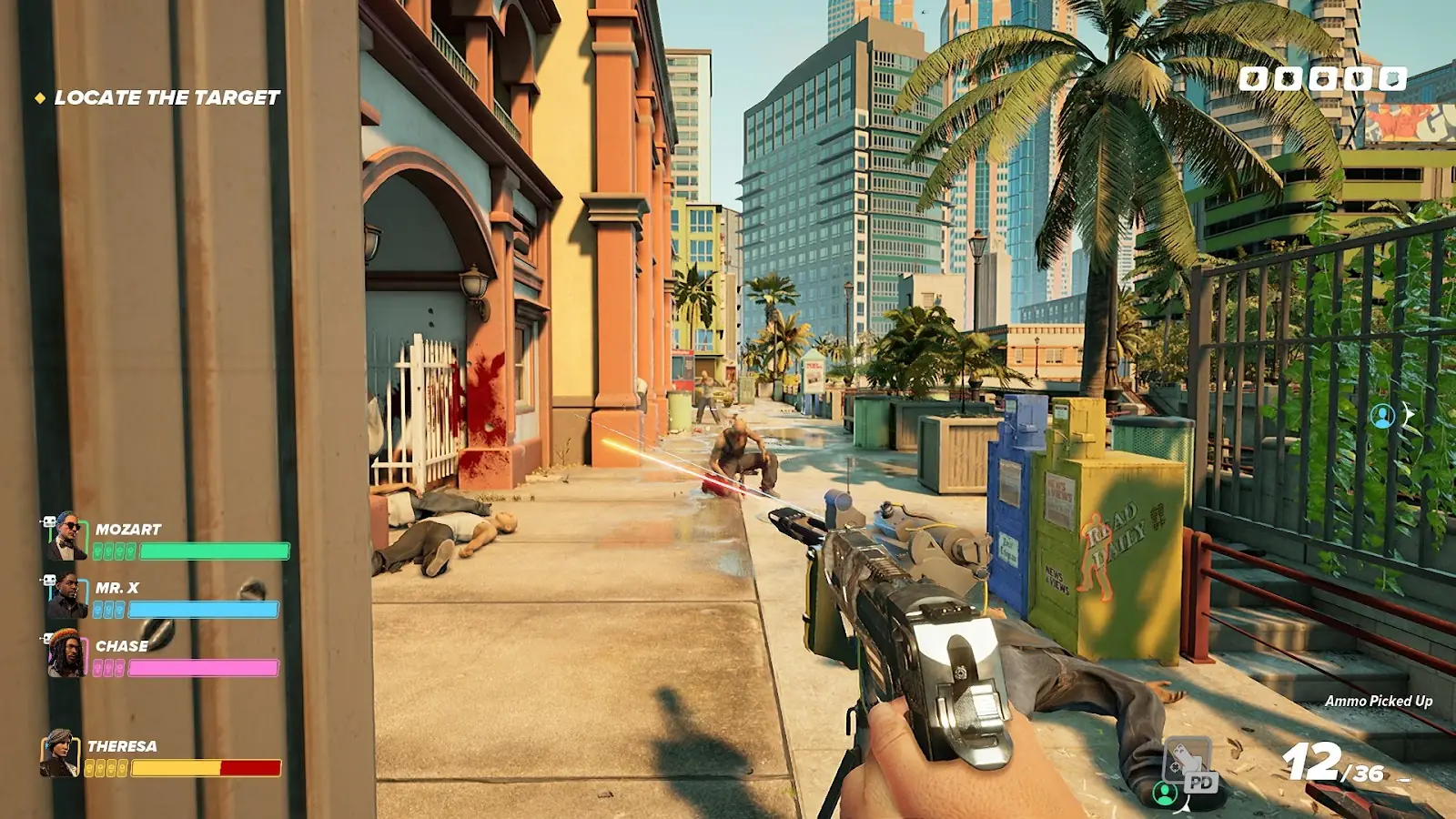The height and width of the screenshot is (819, 1456).
Task: Click the blue teammate marker icon
Action: [x=1382, y=416]
